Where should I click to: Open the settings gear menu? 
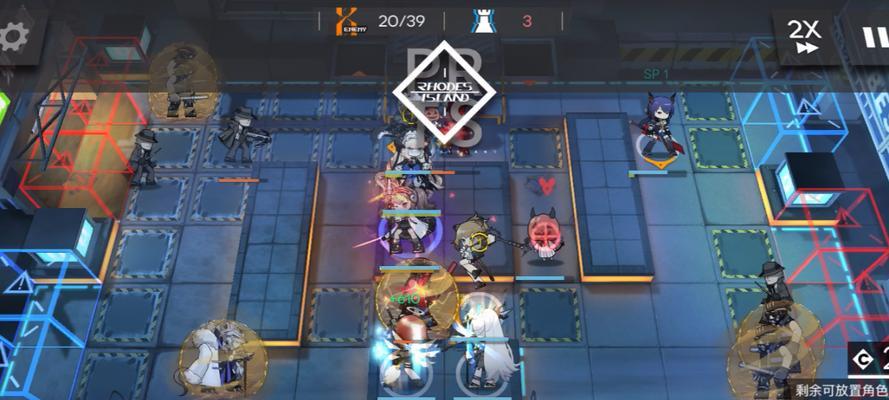[x=12, y=37]
